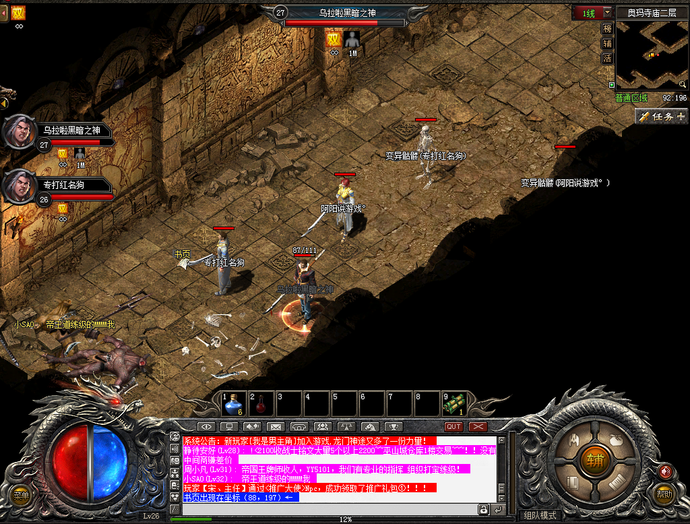This screenshot has width=690, height=524.
Task: Click the minimap of 奥玛寺庙二层
Action: click(x=651, y=54)
